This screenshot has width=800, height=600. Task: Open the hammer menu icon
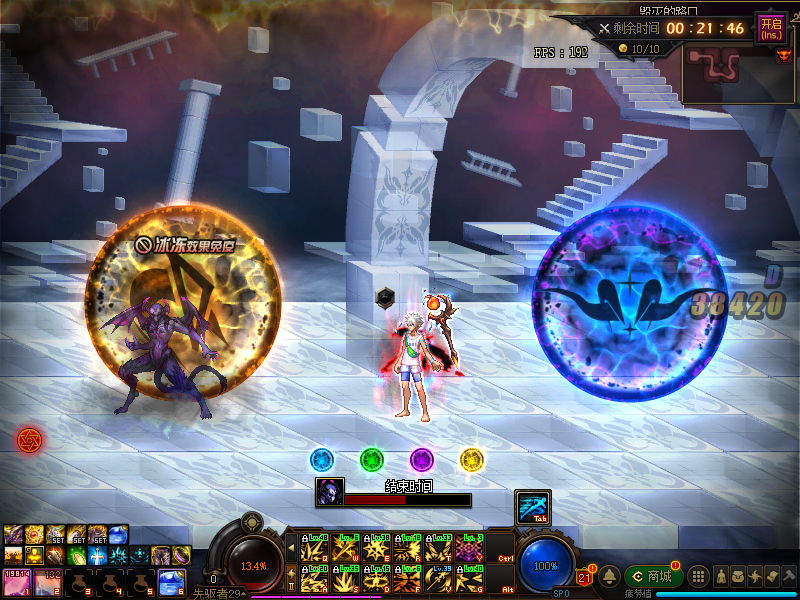(789, 576)
